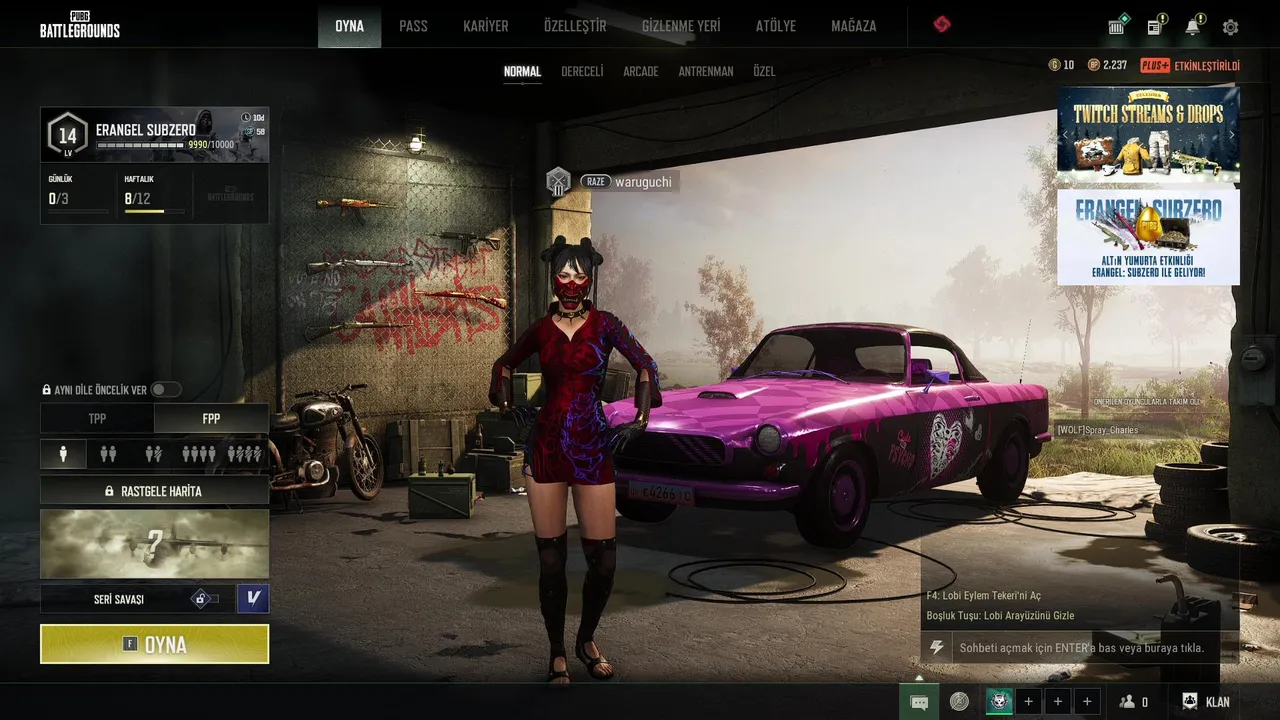Switch to ANTRENMAN training mode

(706, 72)
